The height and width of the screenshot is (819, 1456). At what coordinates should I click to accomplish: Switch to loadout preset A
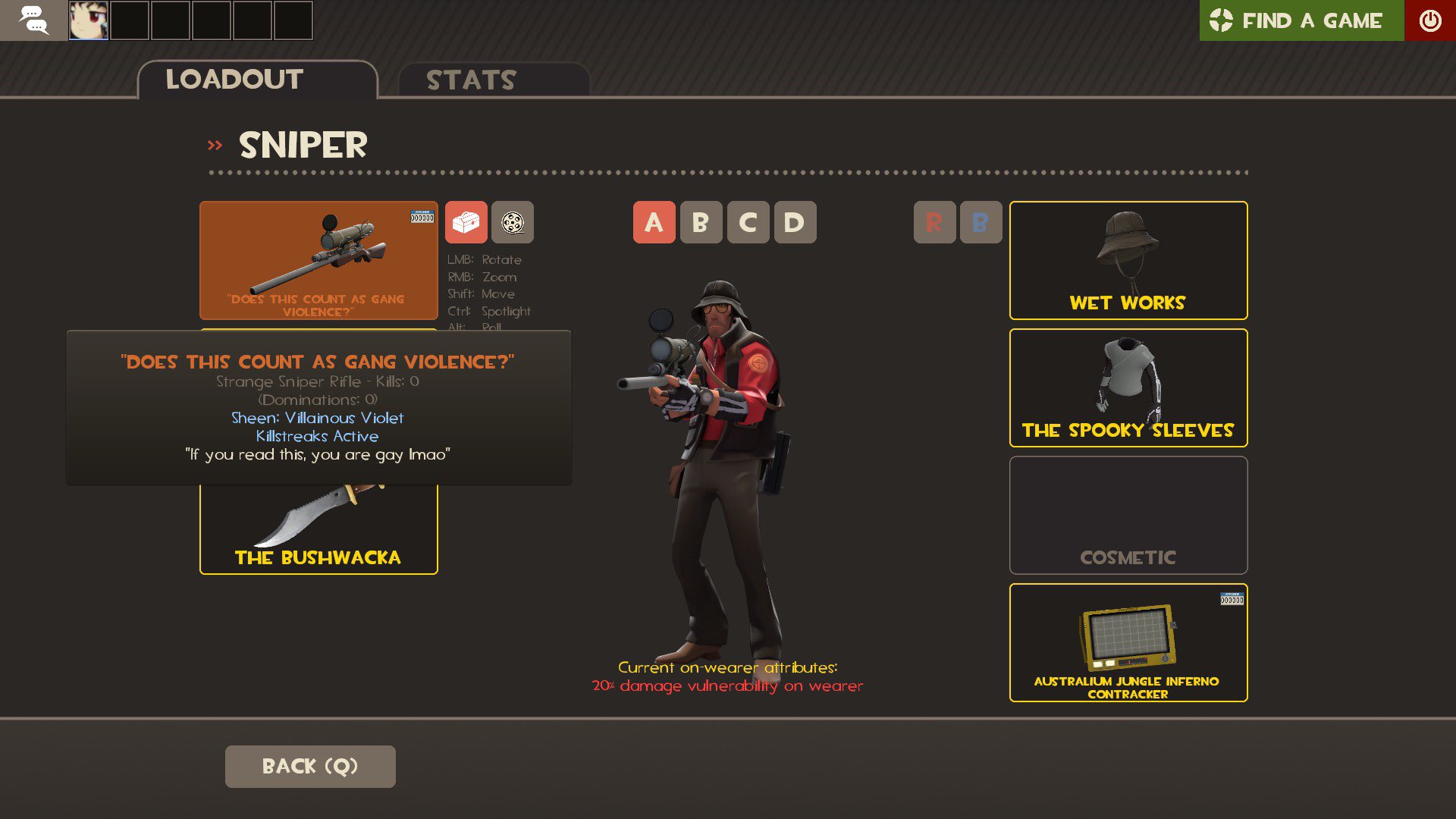click(x=654, y=222)
